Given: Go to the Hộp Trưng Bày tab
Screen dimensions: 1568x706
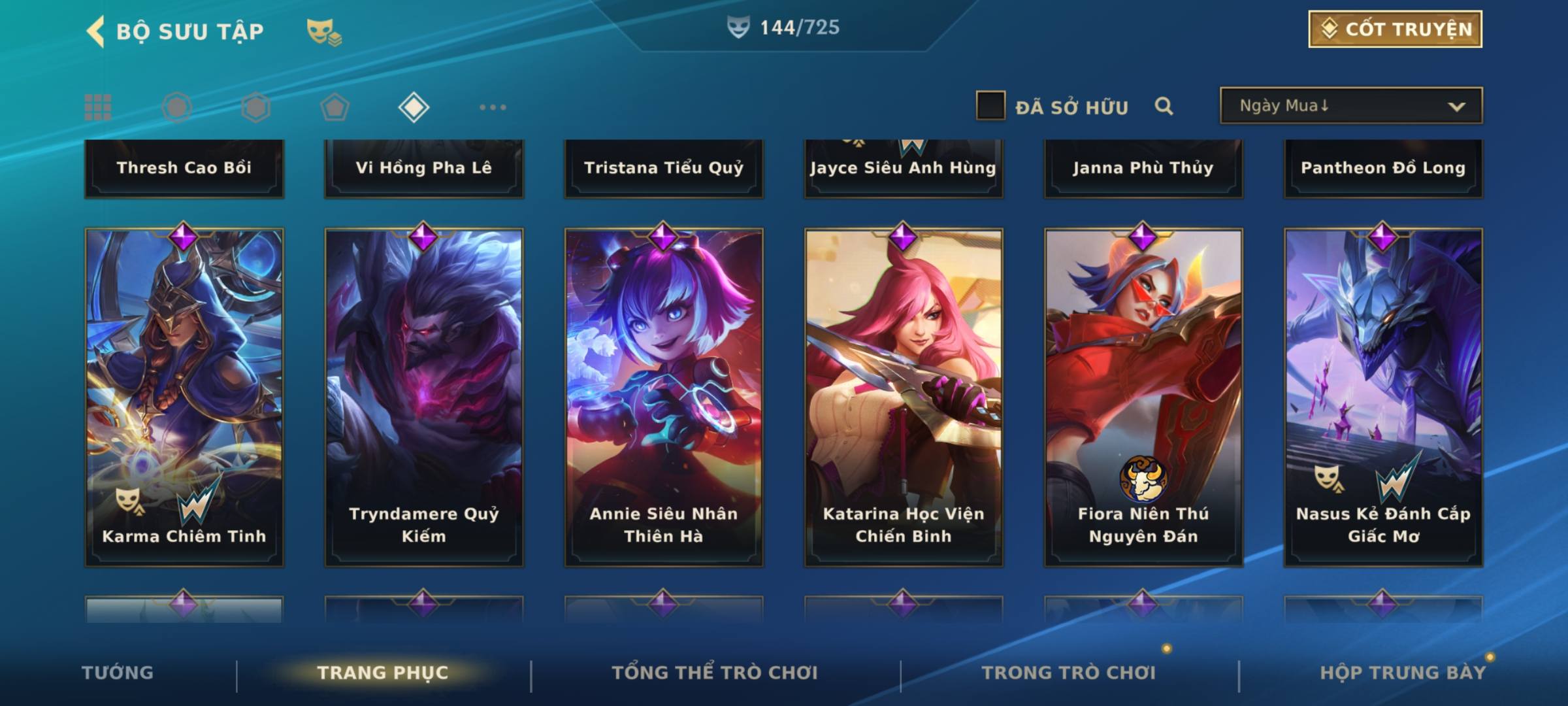Looking at the screenshot, I should [1403, 673].
